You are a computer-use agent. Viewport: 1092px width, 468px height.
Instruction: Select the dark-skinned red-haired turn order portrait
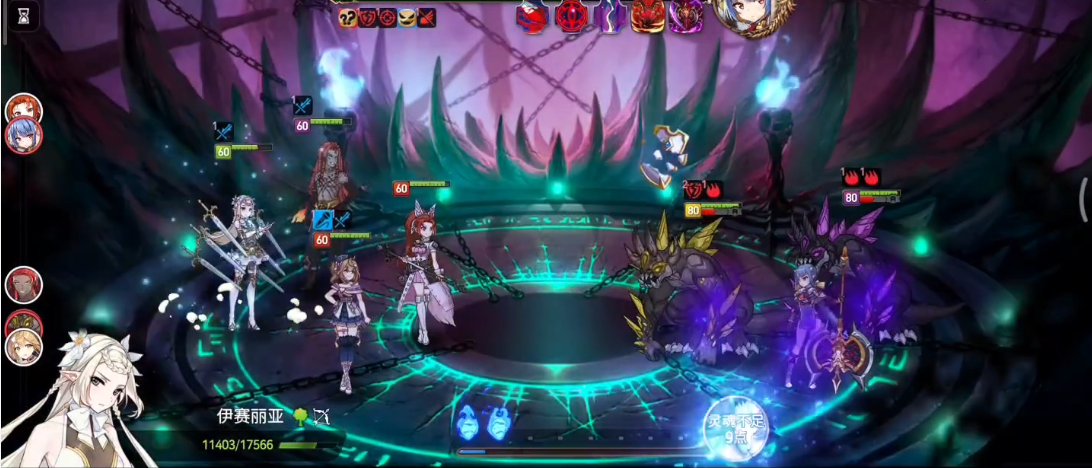[x=23, y=285]
